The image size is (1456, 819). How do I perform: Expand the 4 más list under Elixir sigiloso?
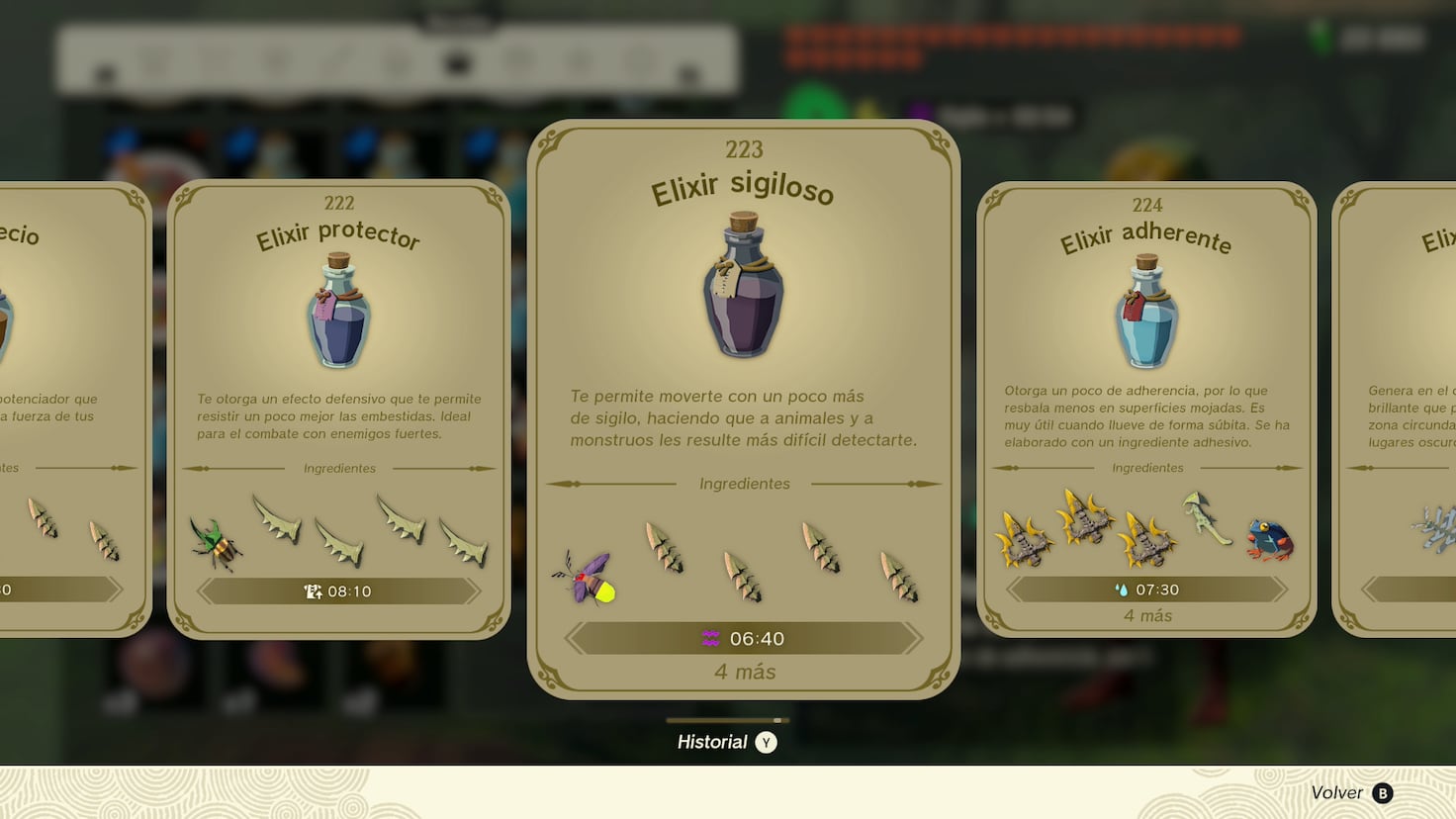744,672
